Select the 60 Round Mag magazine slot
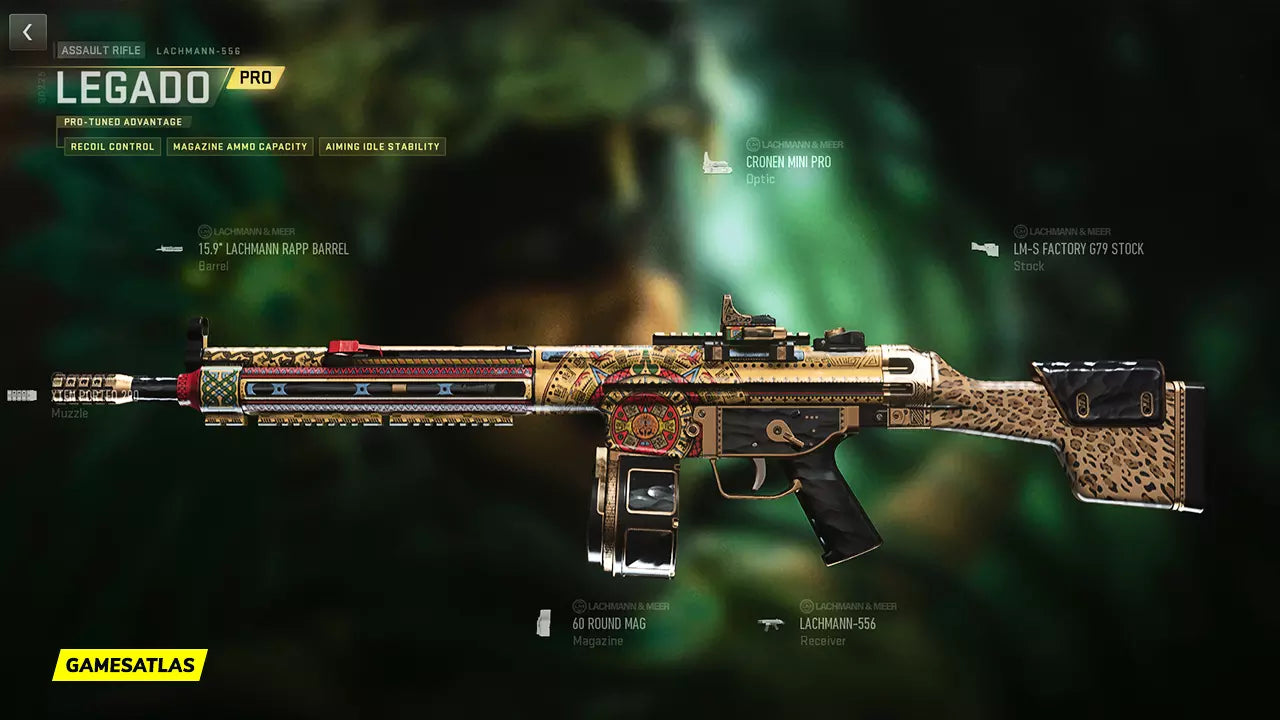The width and height of the screenshot is (1280, 720). tap(608, 623)
